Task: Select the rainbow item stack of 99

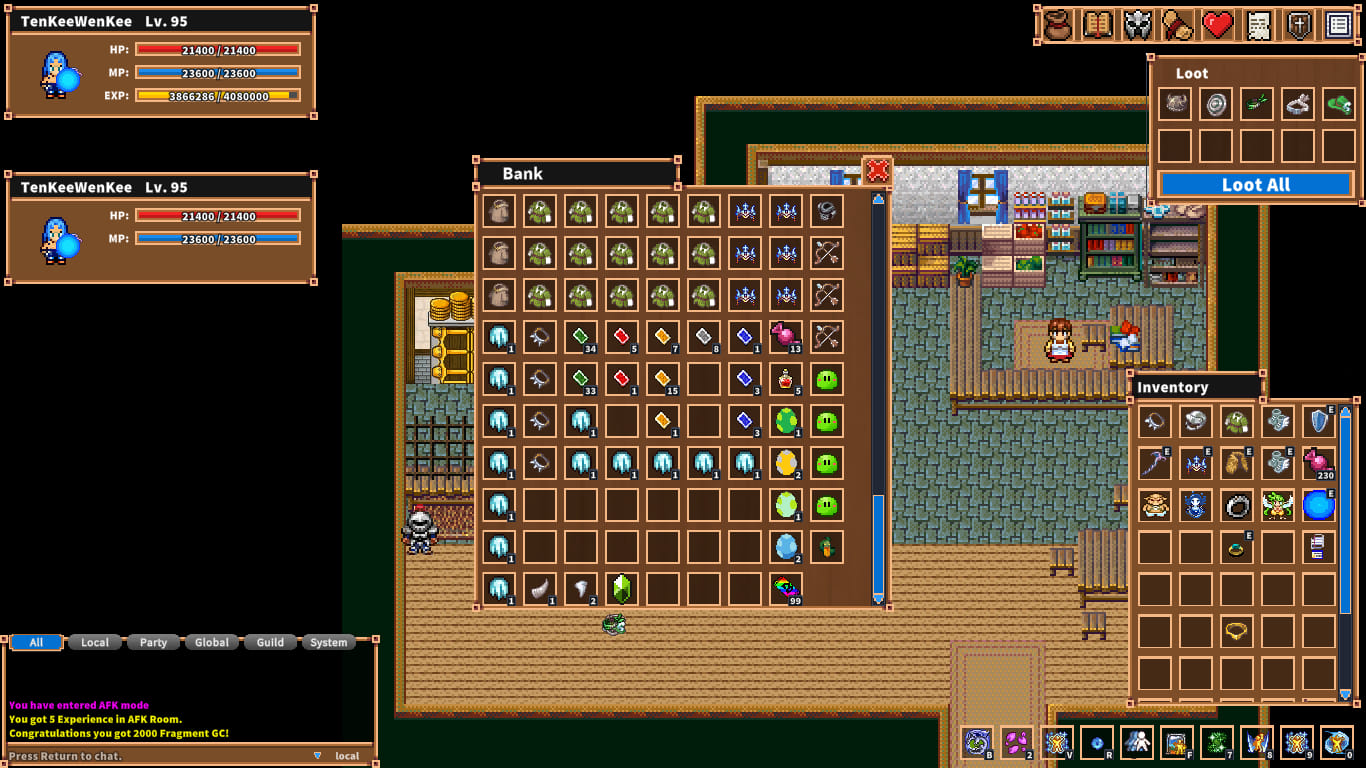Action: [x=786, y=588]
